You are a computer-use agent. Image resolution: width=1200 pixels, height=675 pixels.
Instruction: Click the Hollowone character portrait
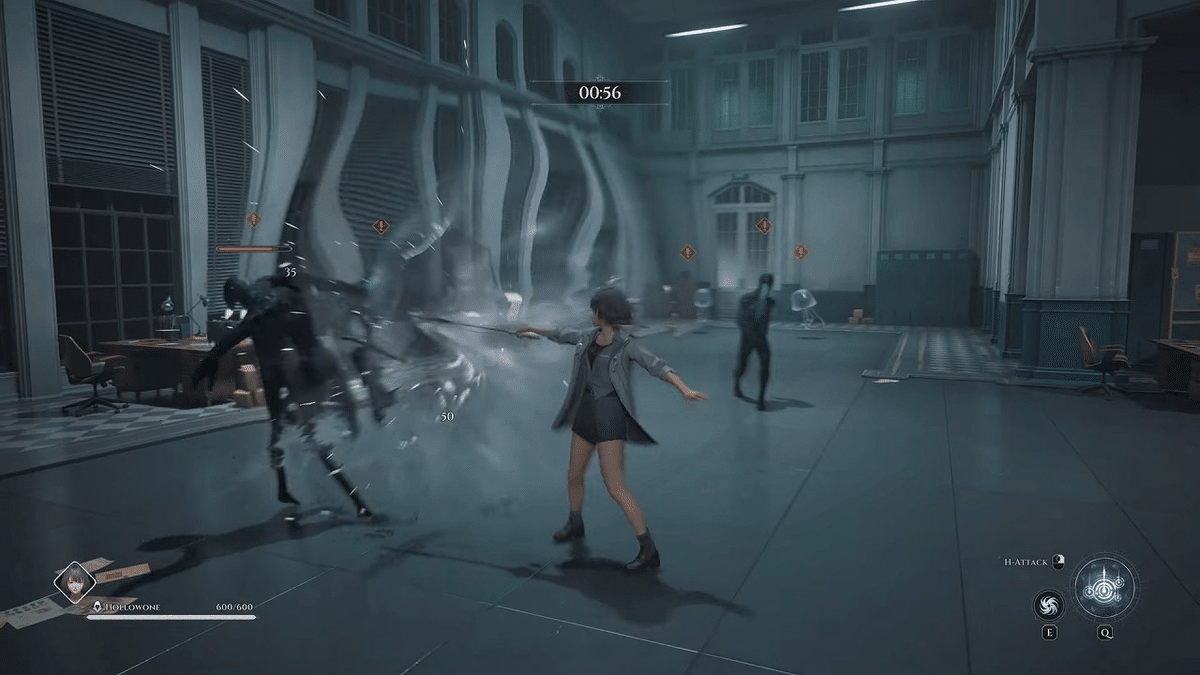[75, 582]
